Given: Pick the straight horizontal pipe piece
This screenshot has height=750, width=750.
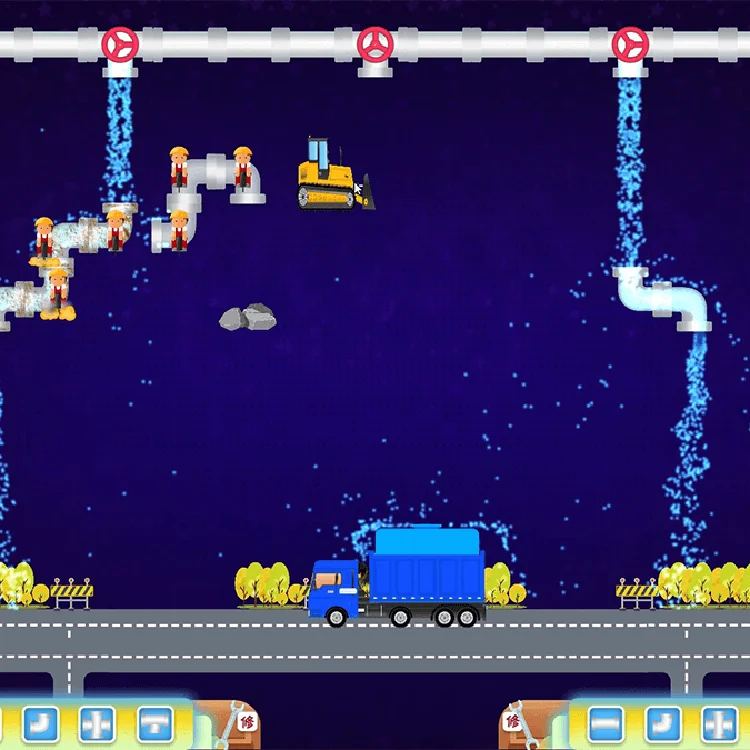Looking at the screenshot, I should point(606,722).
